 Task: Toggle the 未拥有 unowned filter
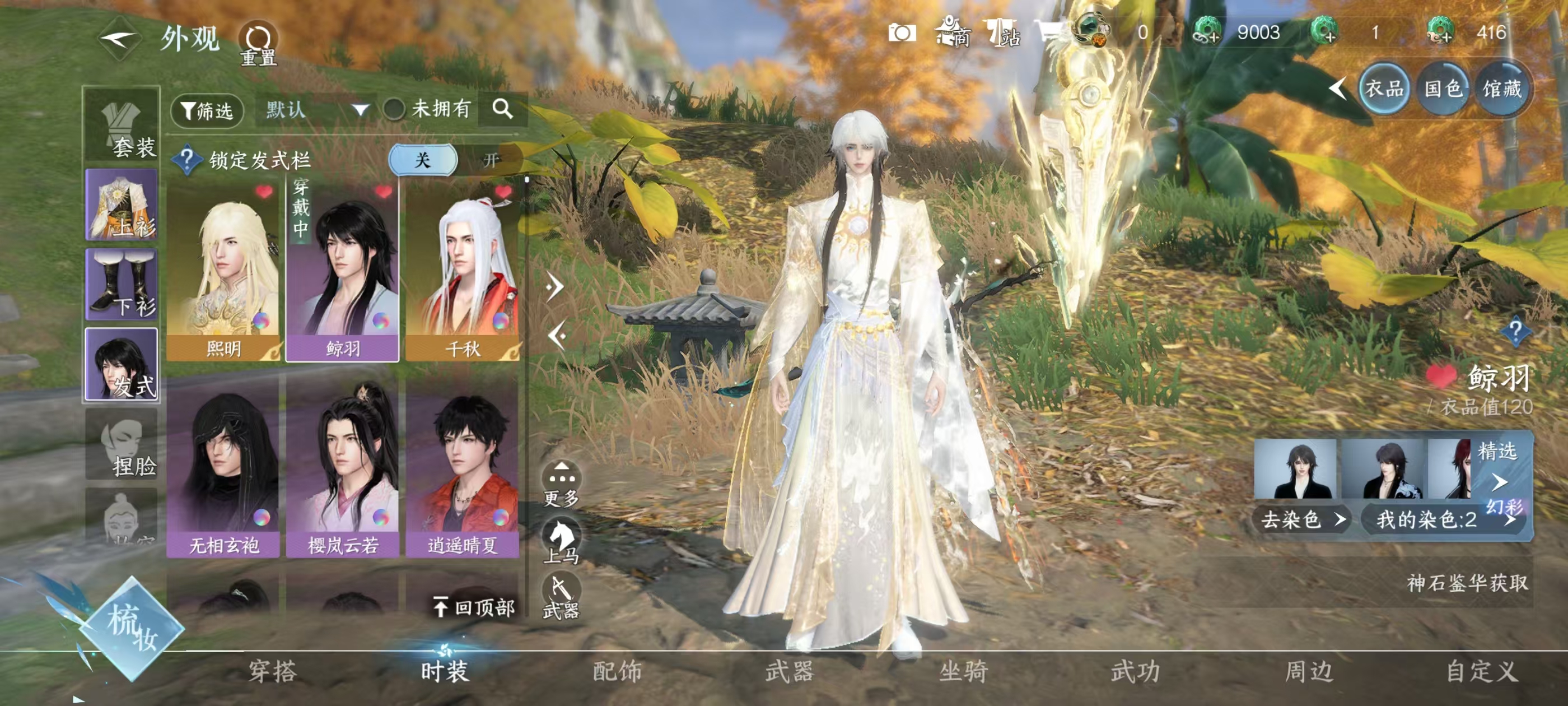point(394,110)
